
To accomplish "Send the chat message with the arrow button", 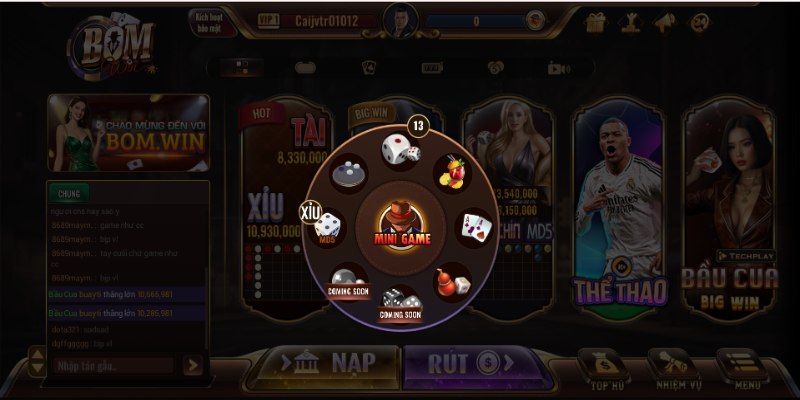I will click(x=193, y=366).
